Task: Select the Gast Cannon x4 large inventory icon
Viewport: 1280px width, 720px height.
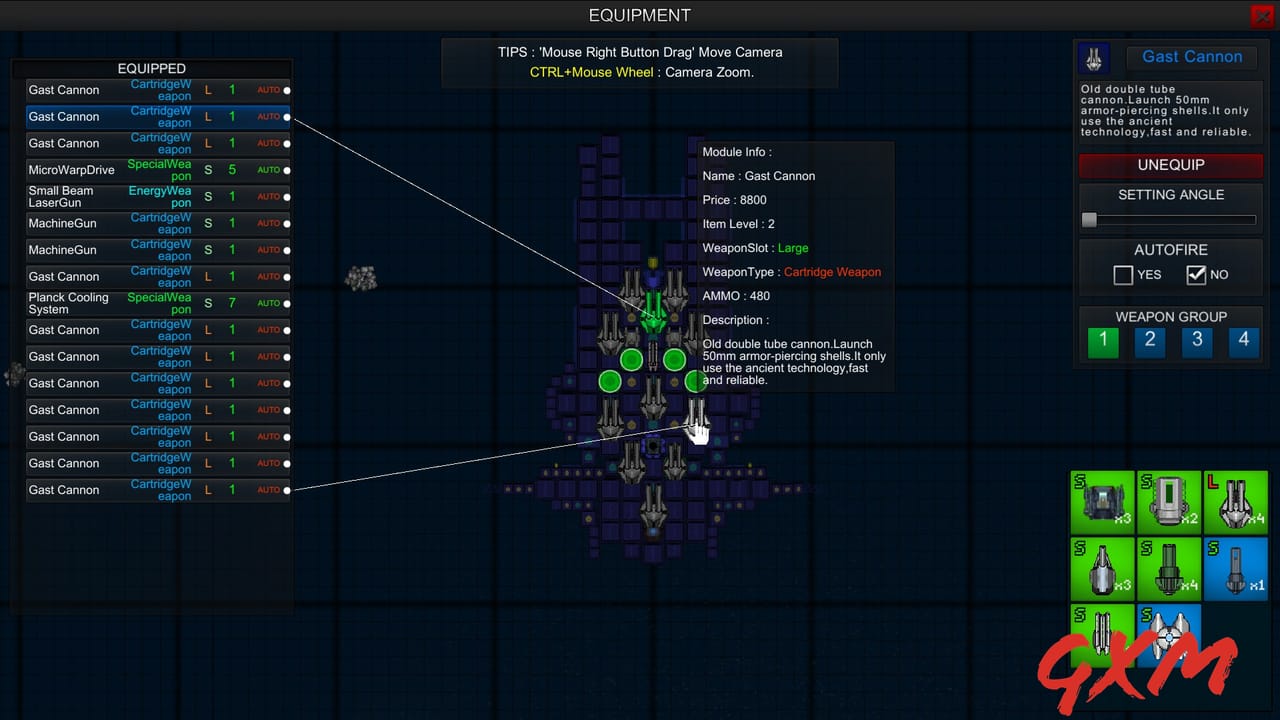Action: (x=1236, y=503)
